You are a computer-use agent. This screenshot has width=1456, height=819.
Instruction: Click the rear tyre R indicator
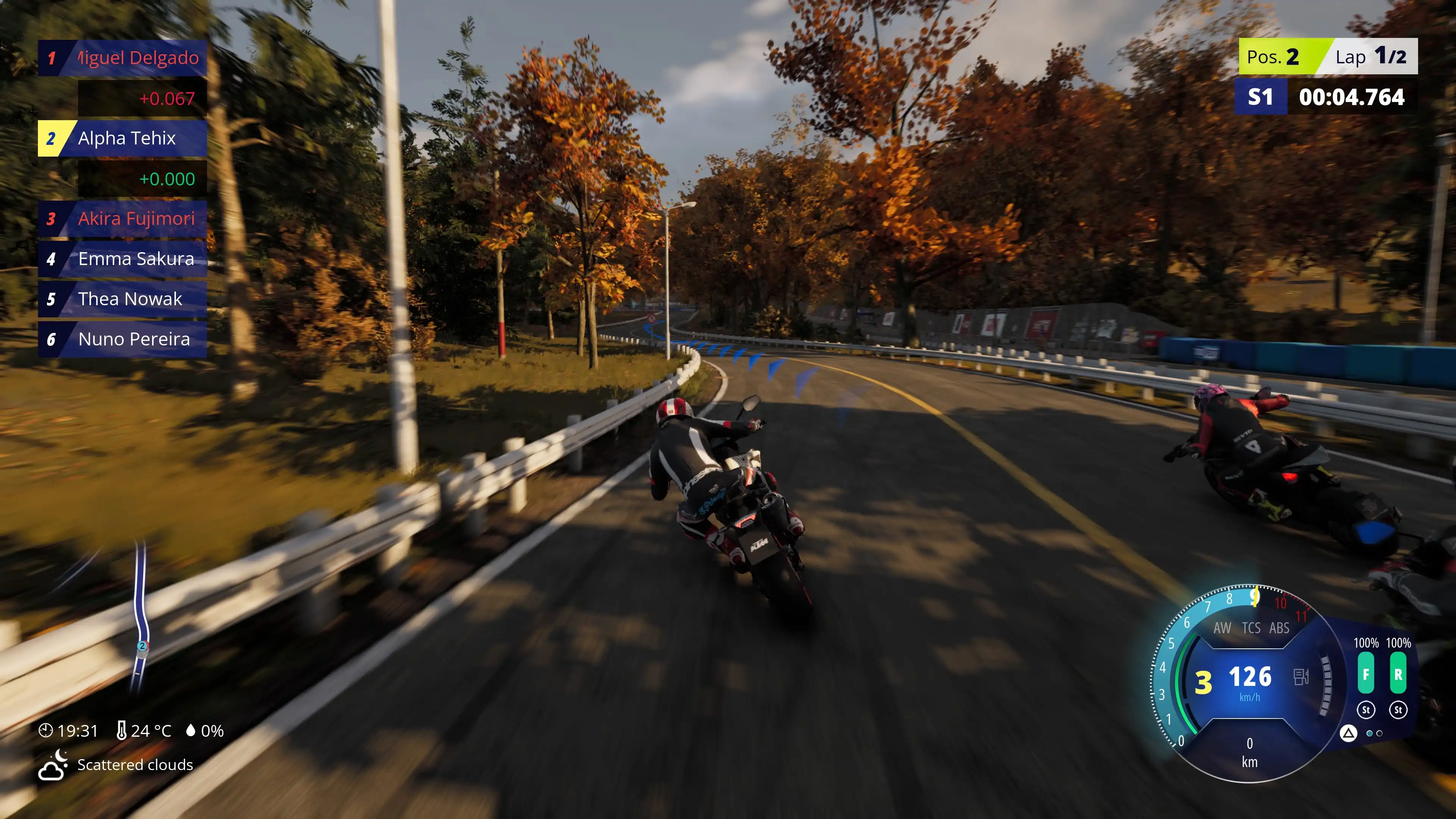1398,674
